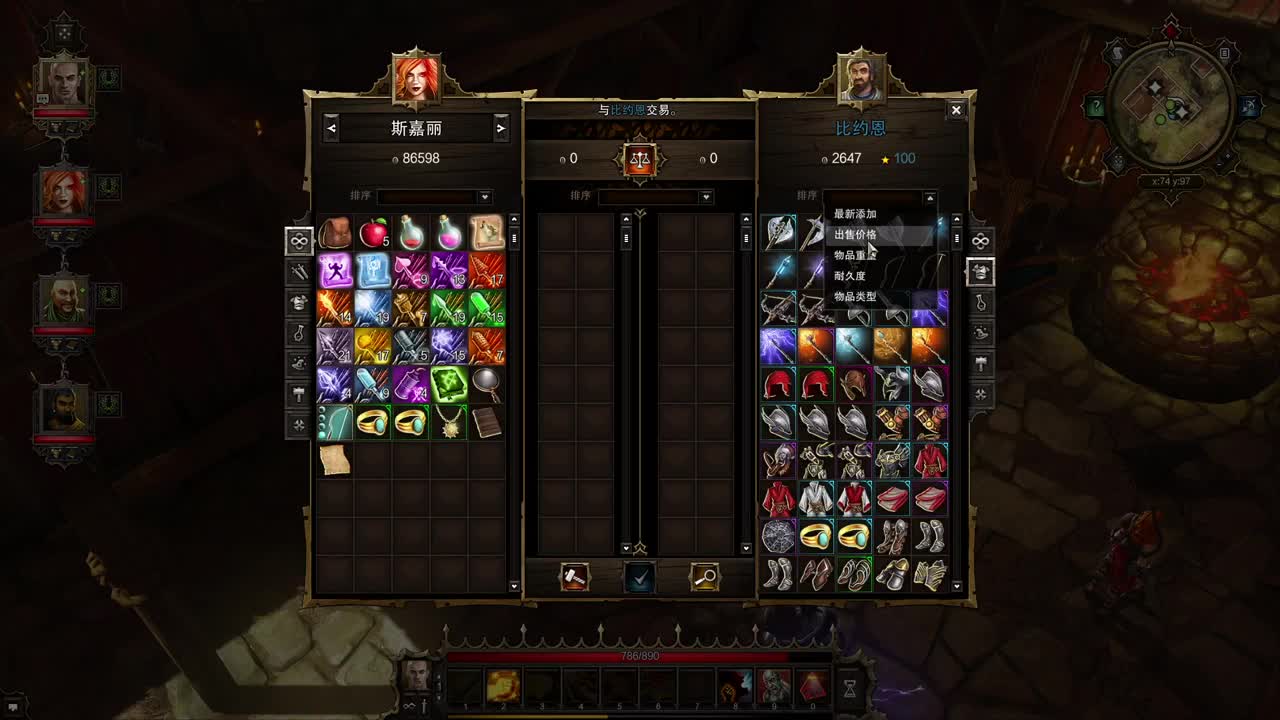The image size is (1280, 720).
Task: Click the potion flask filter icon
Action: (298, 335)
